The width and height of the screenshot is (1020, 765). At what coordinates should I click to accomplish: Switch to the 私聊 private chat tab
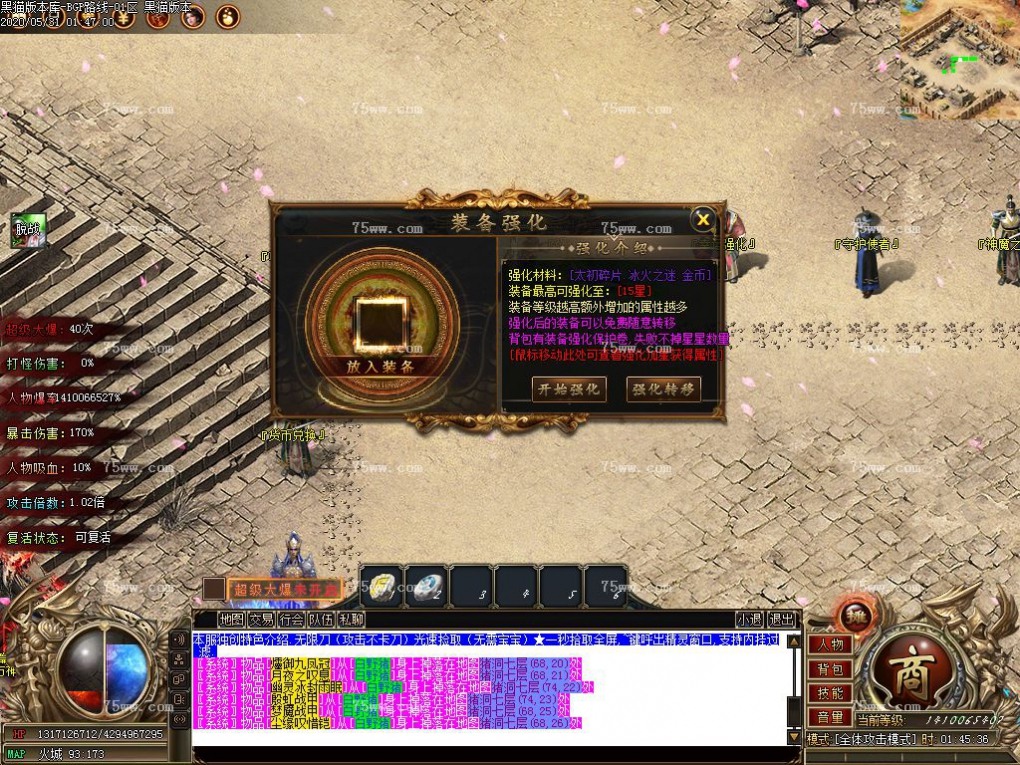coord(351,620)
